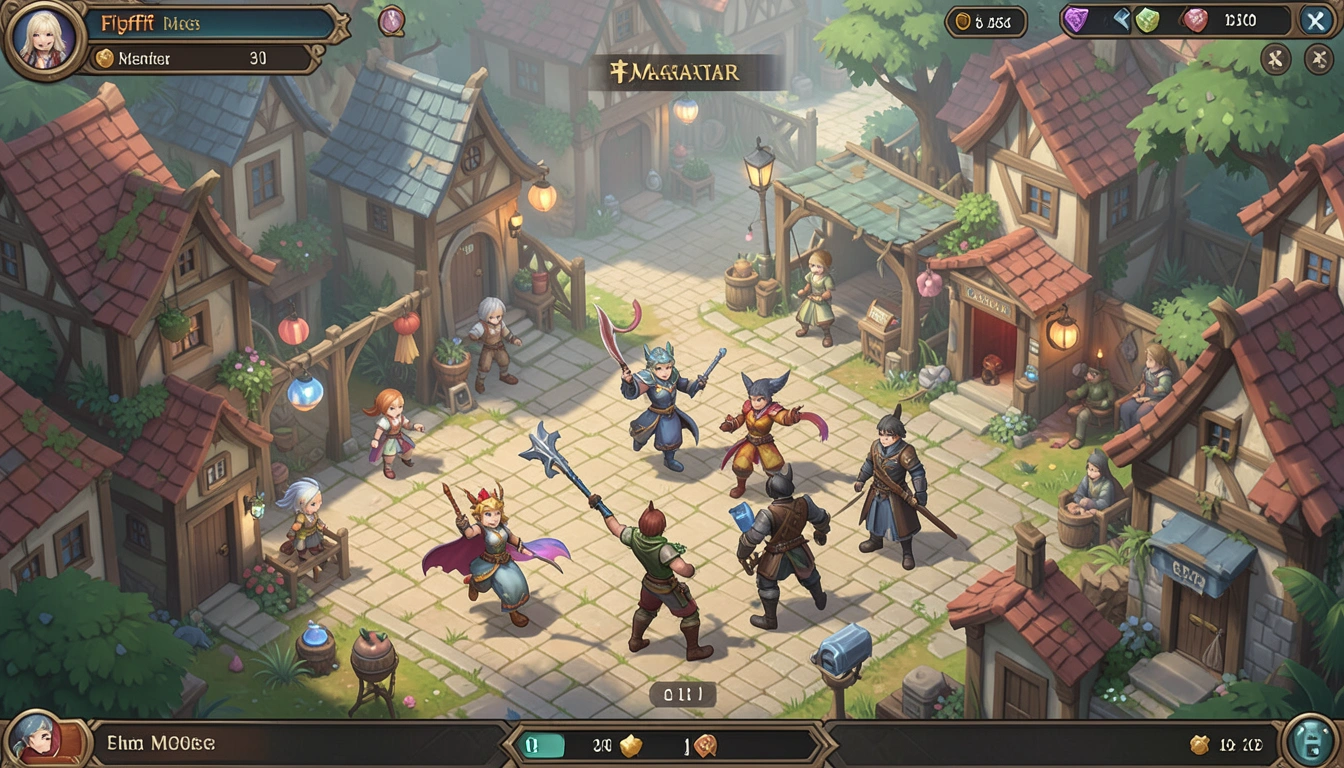This screenshot has height=768, width=1344.
Task: Select the red gem currency icon
Action: coord(1195,20)
